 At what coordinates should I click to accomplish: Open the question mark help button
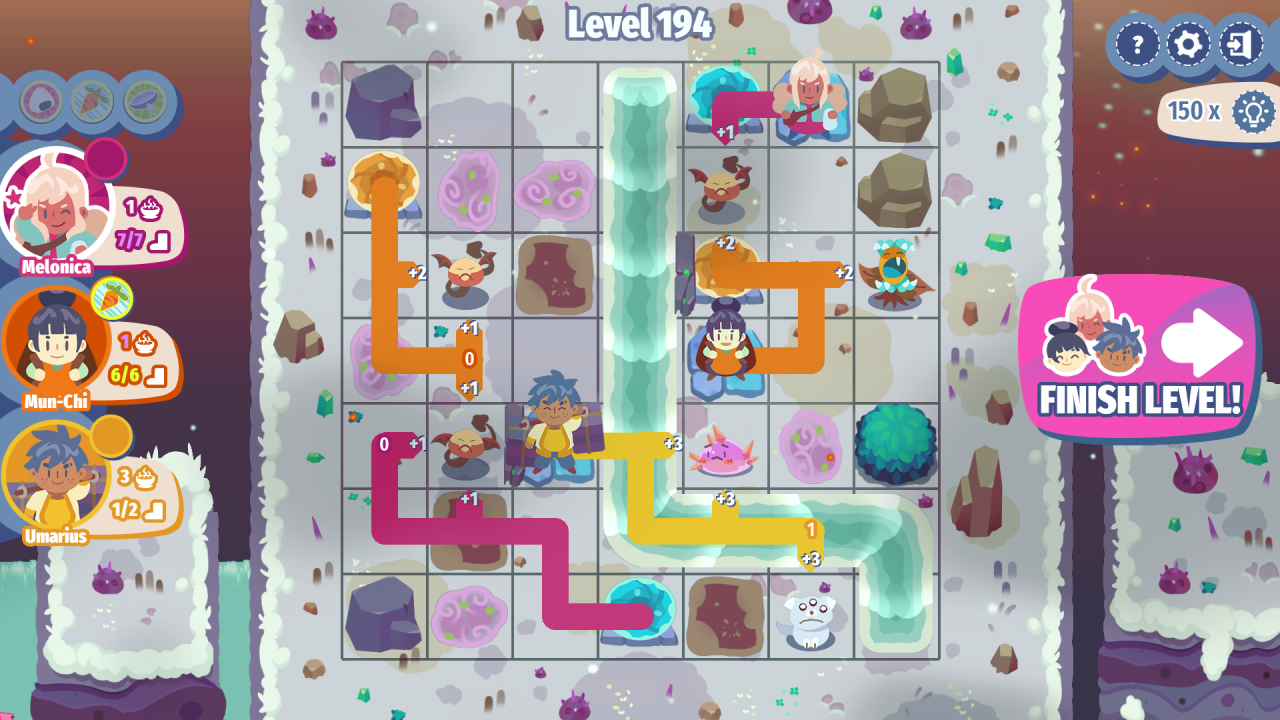(1137, 45)
